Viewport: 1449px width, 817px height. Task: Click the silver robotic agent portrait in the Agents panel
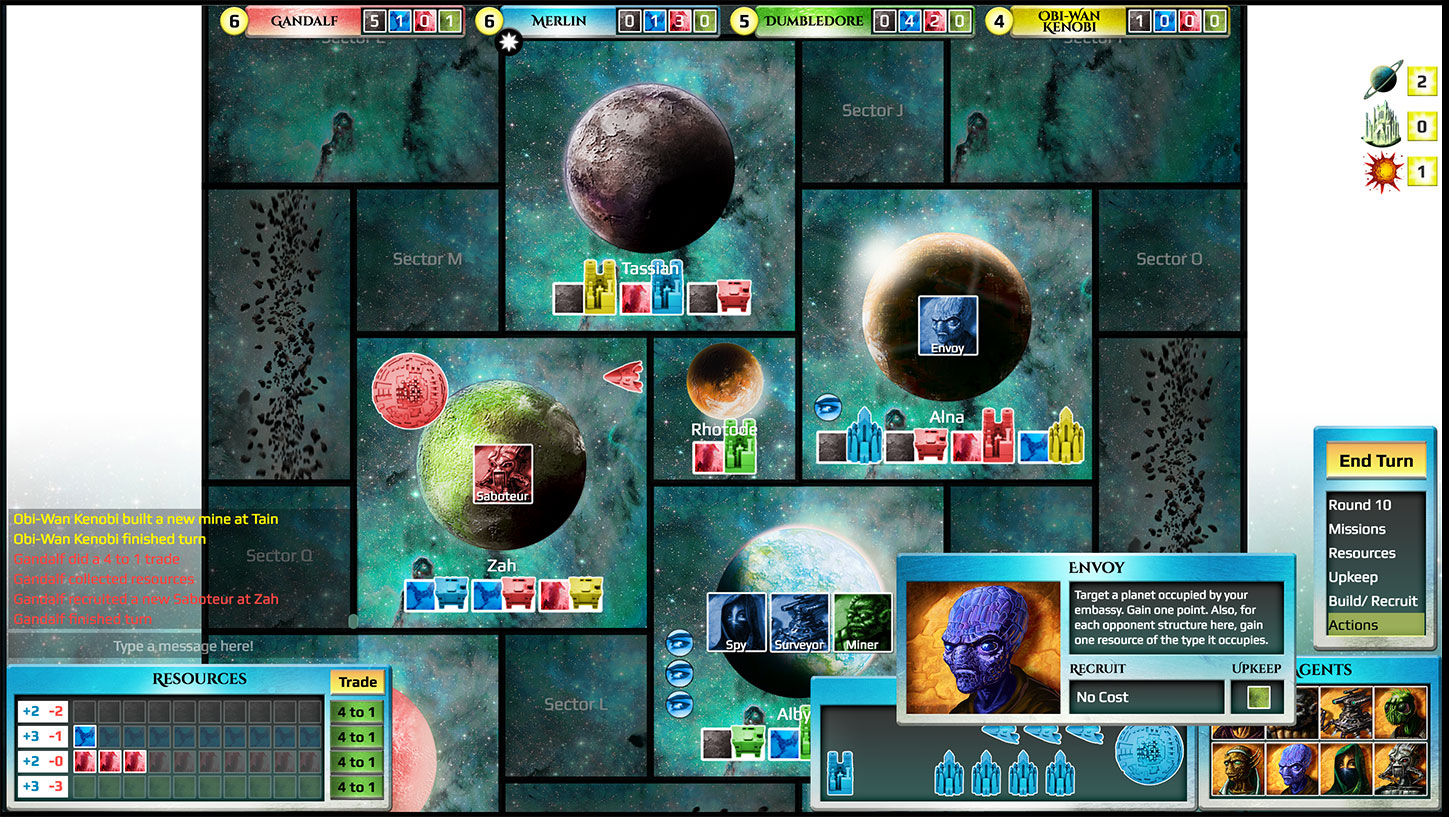click(x=1400, y=768)
